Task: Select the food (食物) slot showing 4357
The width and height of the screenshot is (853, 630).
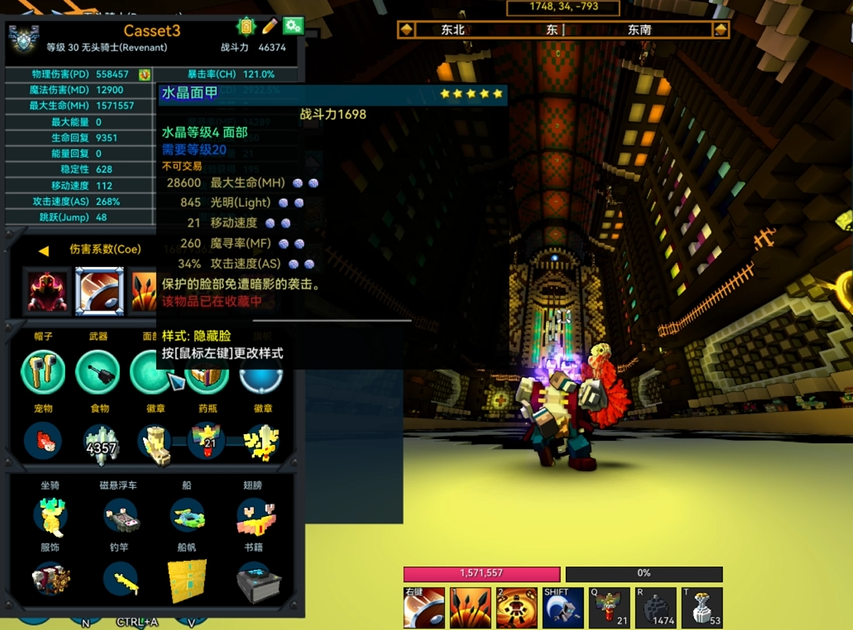Action: pyautogui.click(x=100, y=440)
